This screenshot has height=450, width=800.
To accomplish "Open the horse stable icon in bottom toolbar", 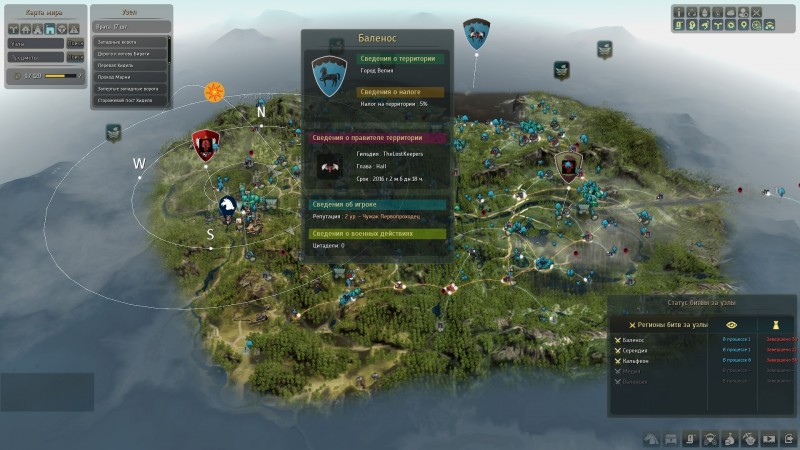I will click(x=650, y=438).
